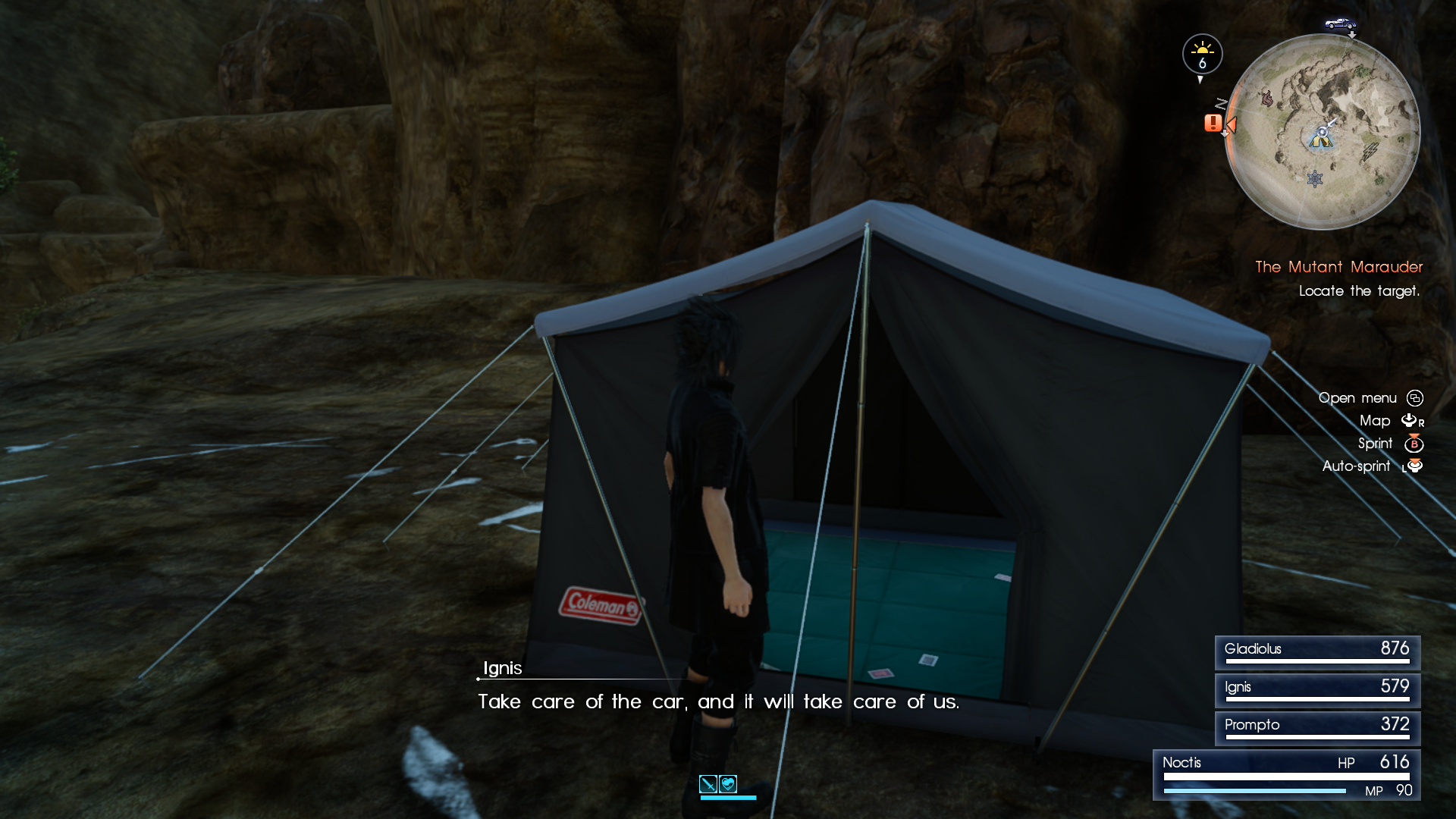This screenshot has width=1456, height=819.
Task: Select the camp tent marker on minimap
Action: click(x=1320, y=139)
